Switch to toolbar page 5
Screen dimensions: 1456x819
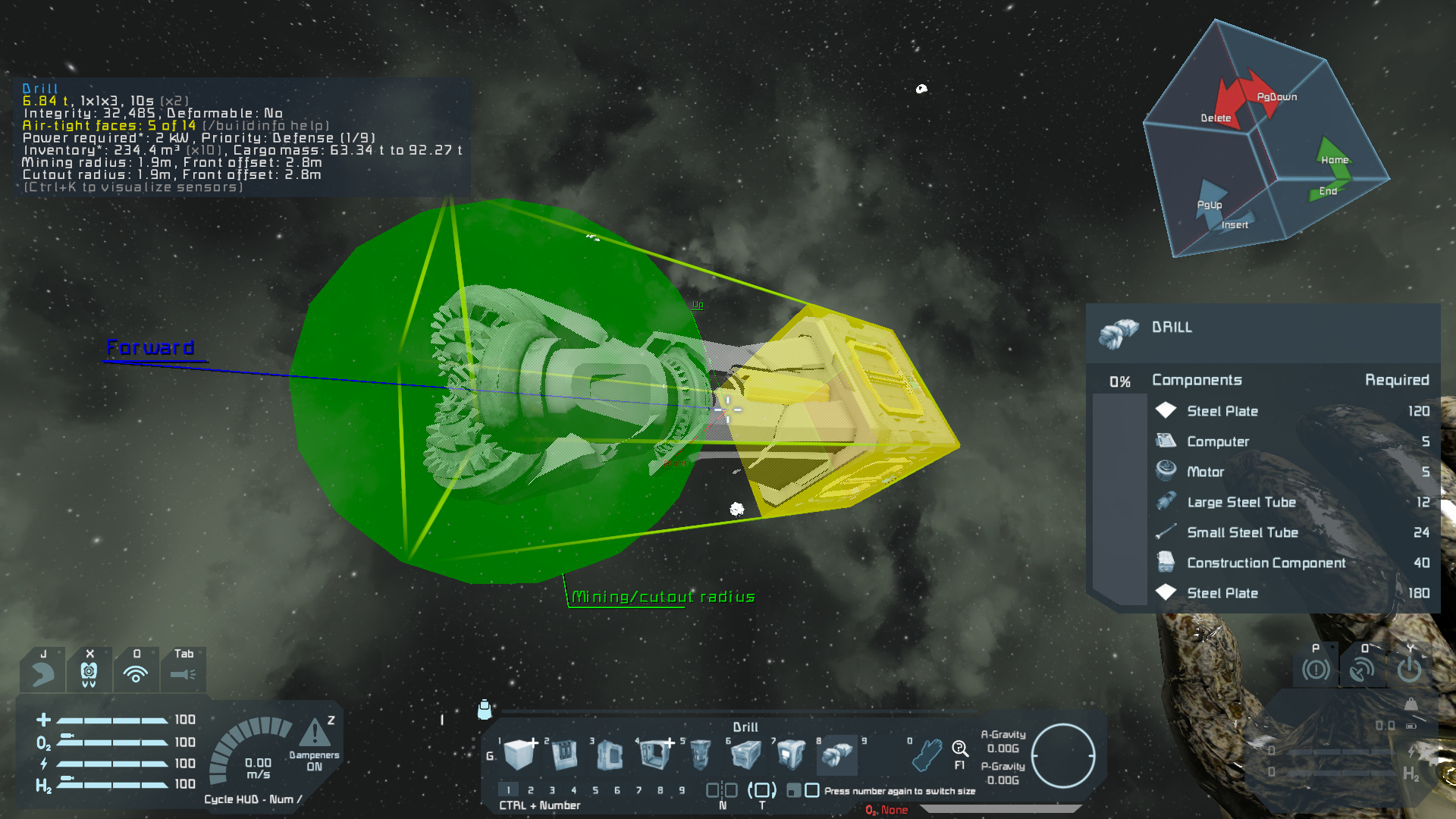click(x=595, y=790)
